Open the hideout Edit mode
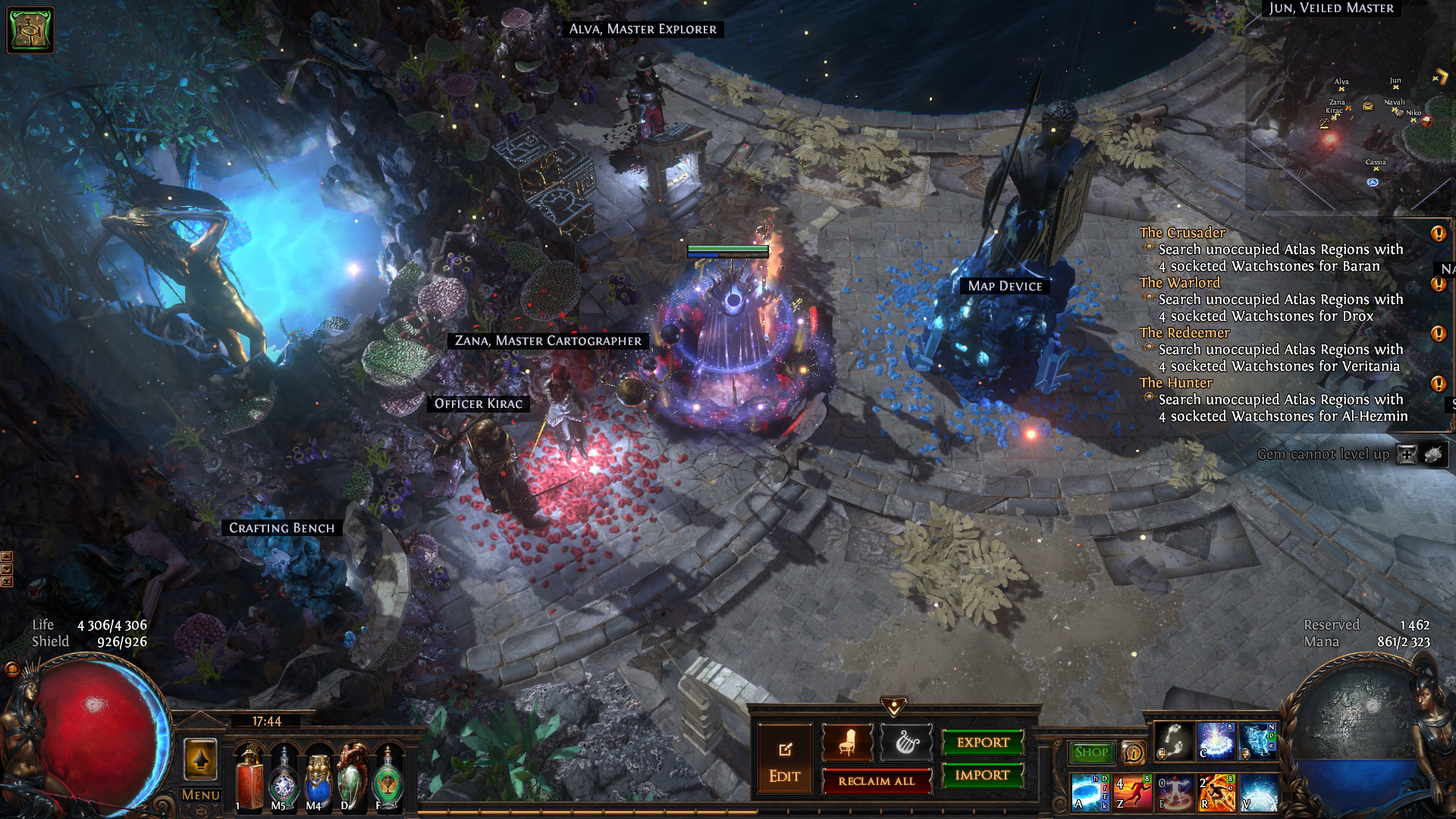Image resolution: width=1456 pixels, height=819 pixels. tap(784, 761)
